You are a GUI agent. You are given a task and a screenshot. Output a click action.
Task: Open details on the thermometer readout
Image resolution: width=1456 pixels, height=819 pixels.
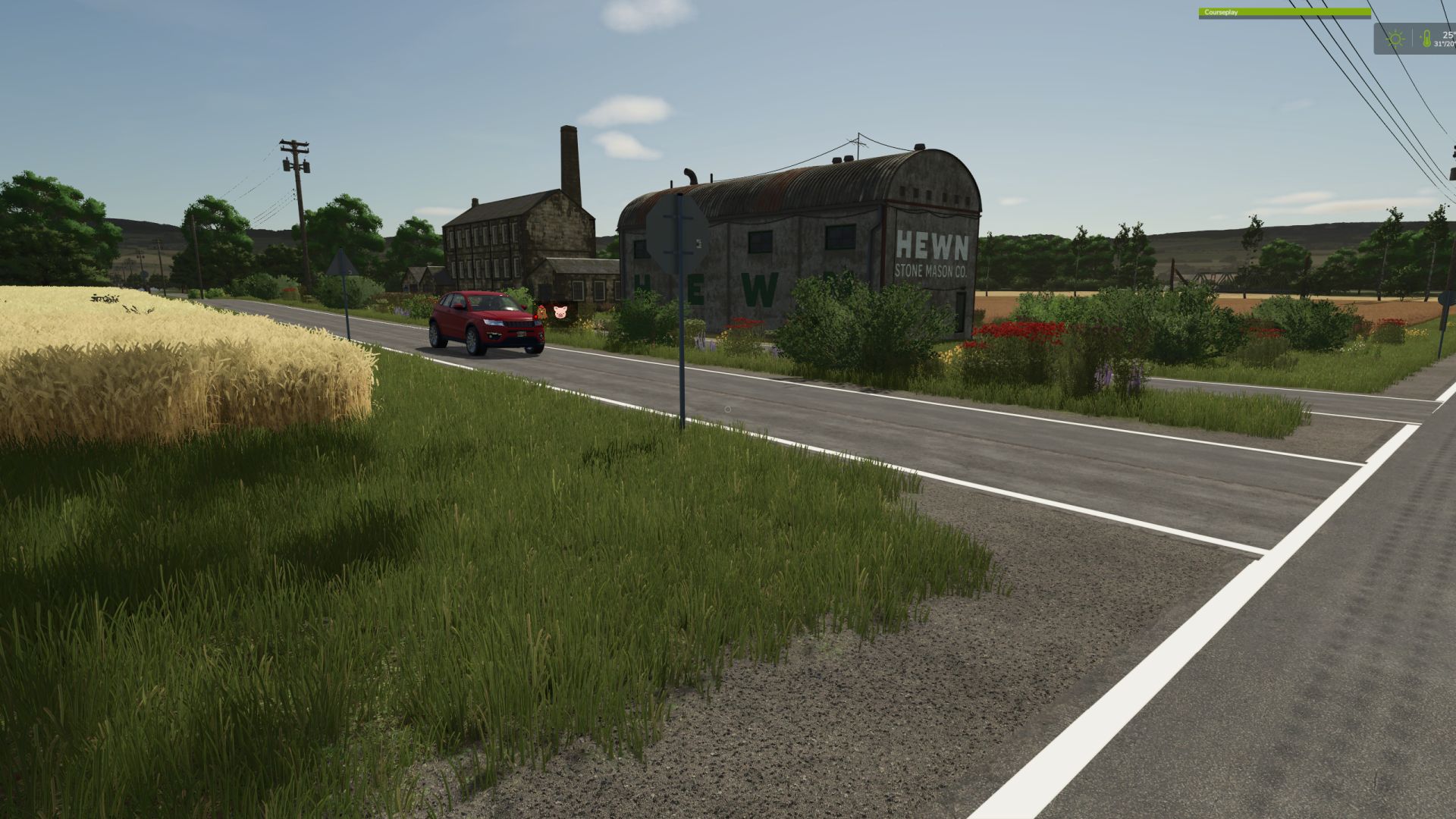pos(1427,38)
